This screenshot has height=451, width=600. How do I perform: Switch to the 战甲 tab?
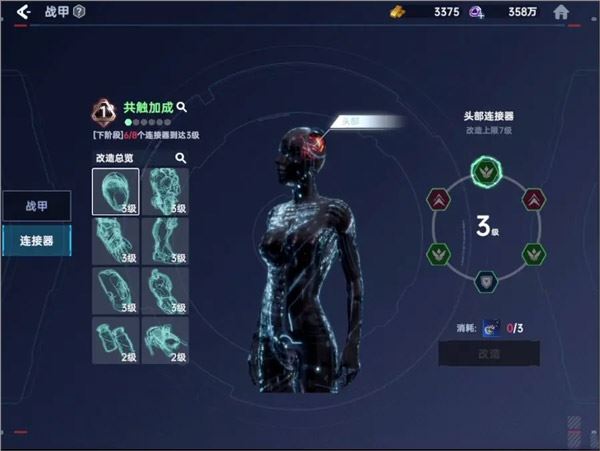pyautogui.click(x=36, y=205)
